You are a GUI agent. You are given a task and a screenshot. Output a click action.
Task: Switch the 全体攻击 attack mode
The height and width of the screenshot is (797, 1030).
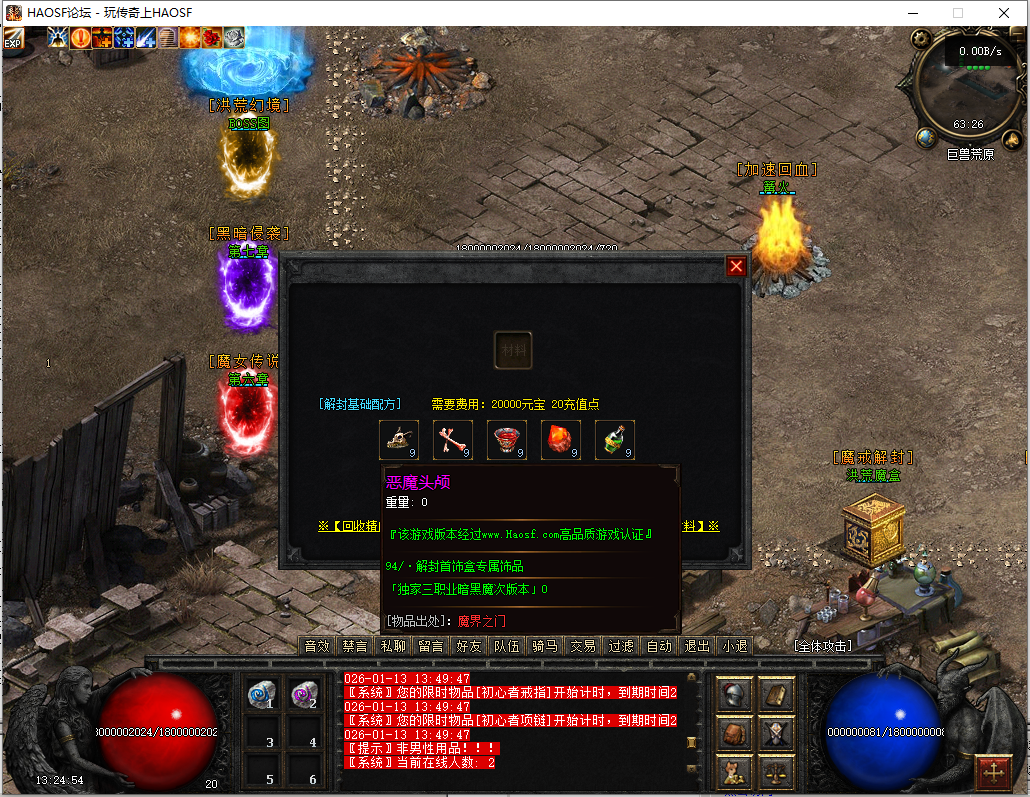(823, 646)
